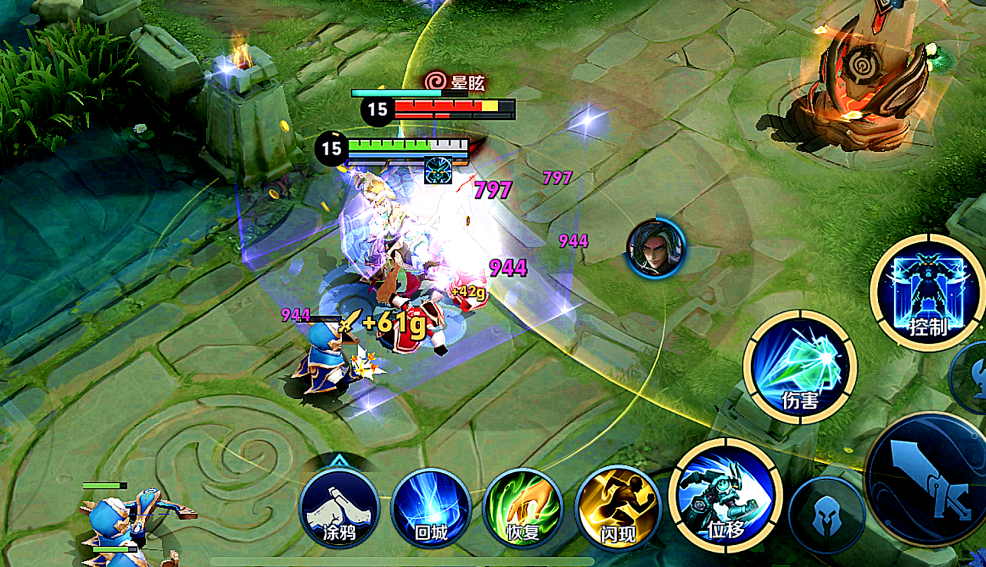Screen dimensions: 986x567
Task: Cast the 伤害 damage ability
Action: pos(800,366)
